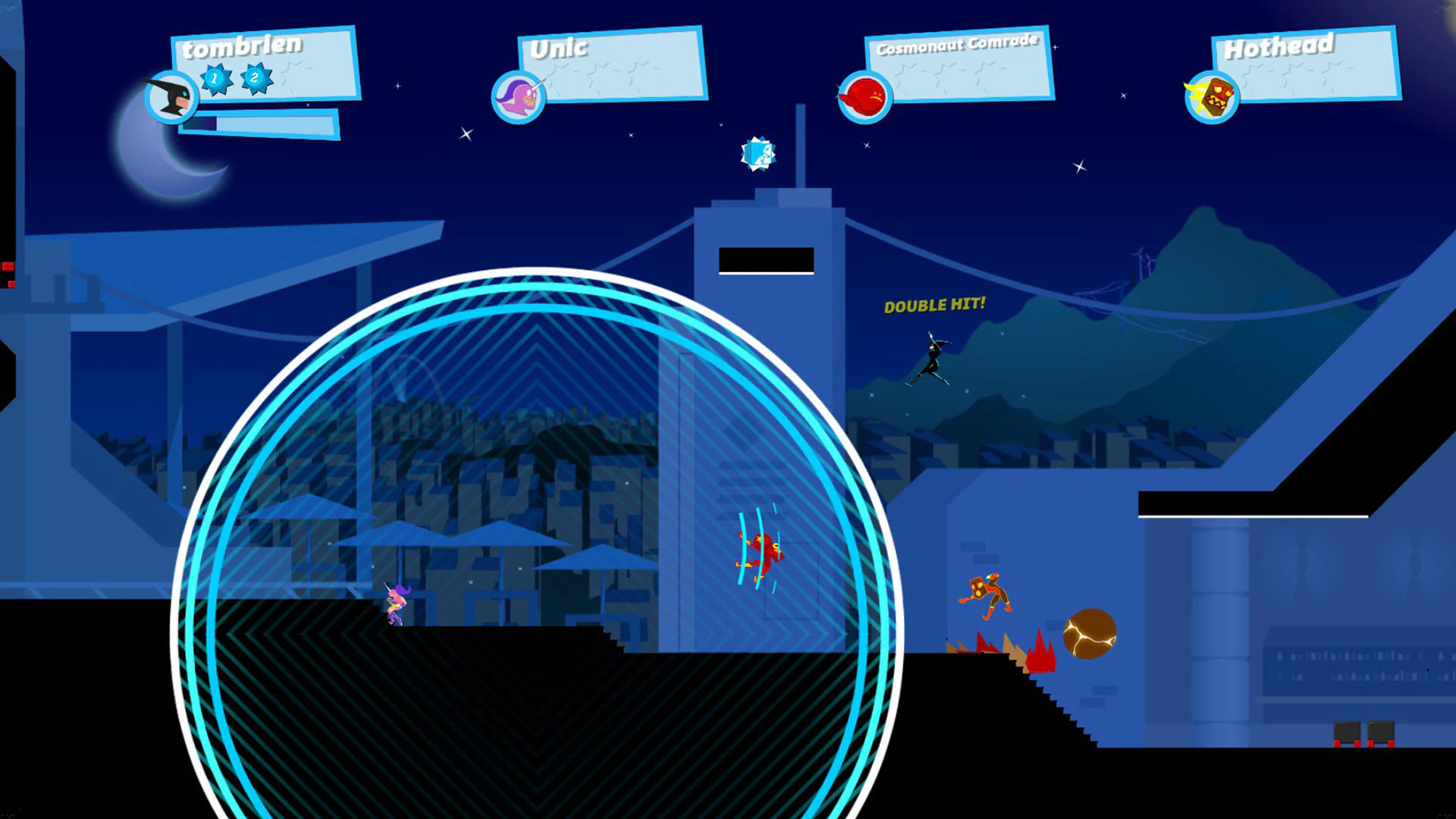Select the pink narwhal avatar beside Unic
1456x819 pixels.
(519, 96)
